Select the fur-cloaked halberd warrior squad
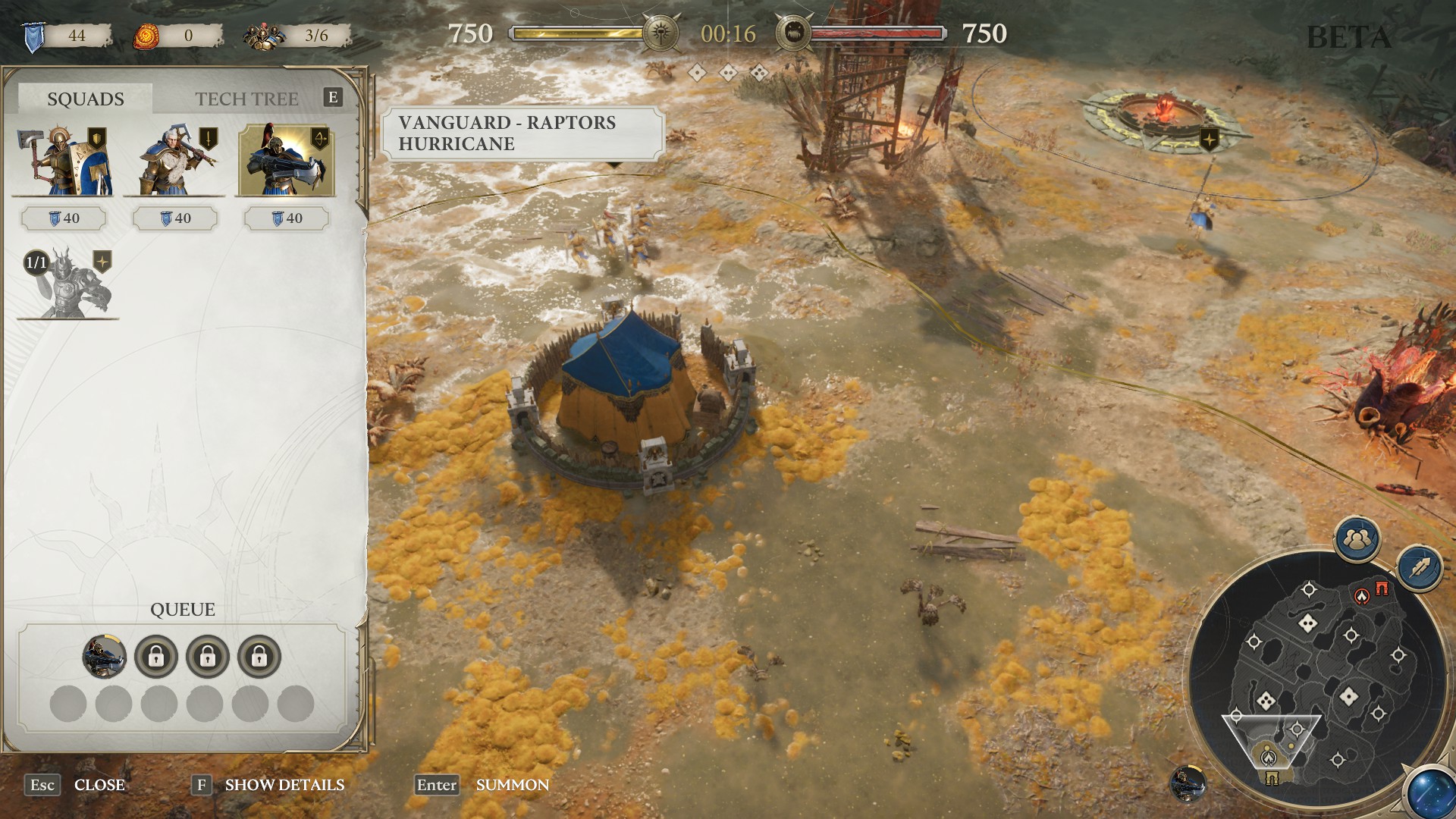The width and height of the screenshot is (1456, 819). pos(175,162)
